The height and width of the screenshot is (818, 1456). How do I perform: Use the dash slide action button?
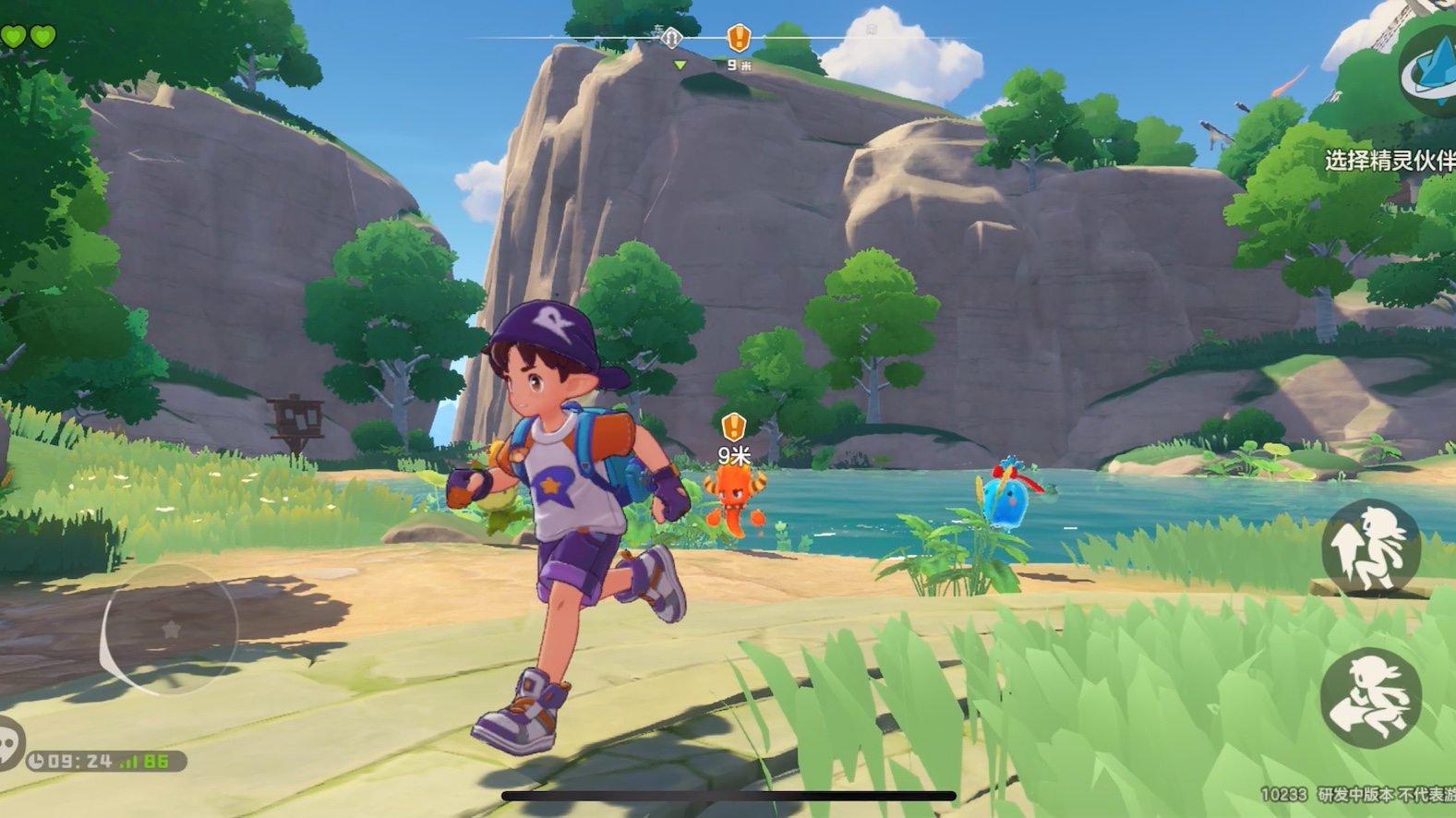pos(1370,698)
